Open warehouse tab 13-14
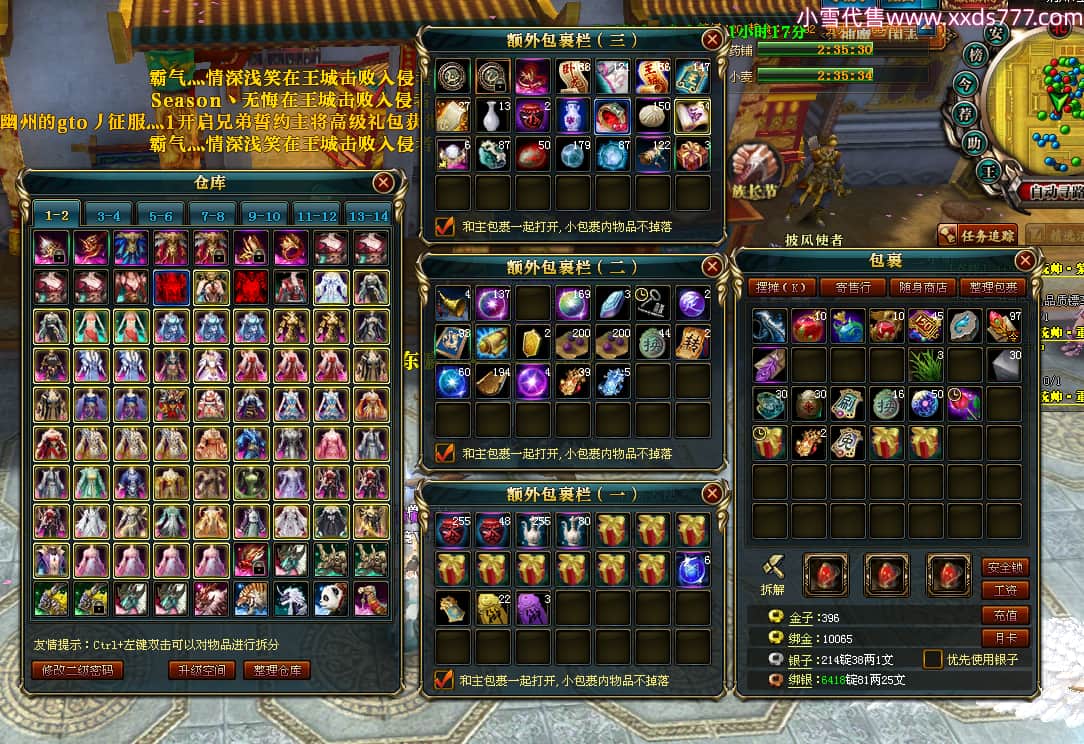 367,214
